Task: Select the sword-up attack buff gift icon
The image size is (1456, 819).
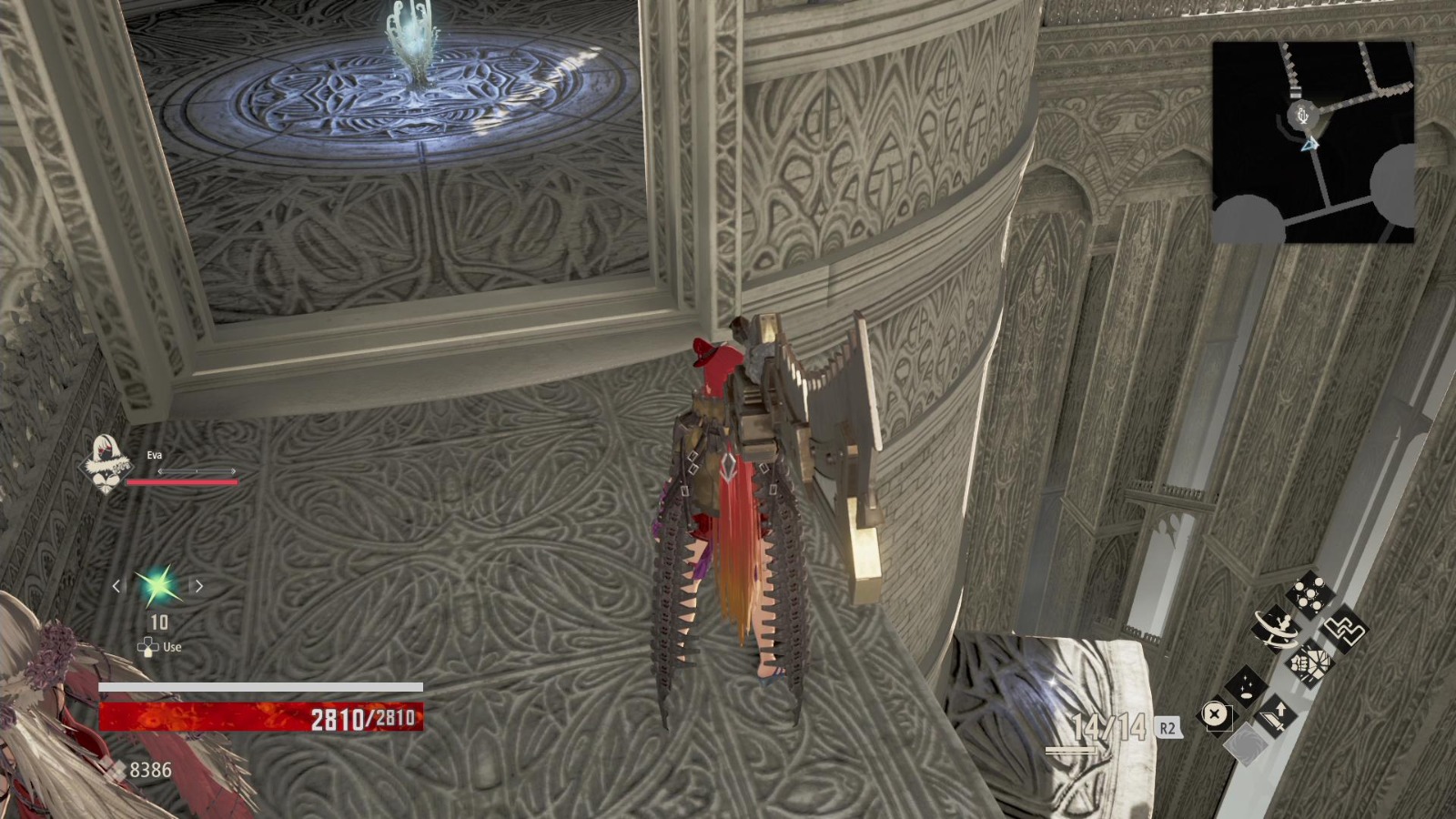Action: pos(1275,714)
